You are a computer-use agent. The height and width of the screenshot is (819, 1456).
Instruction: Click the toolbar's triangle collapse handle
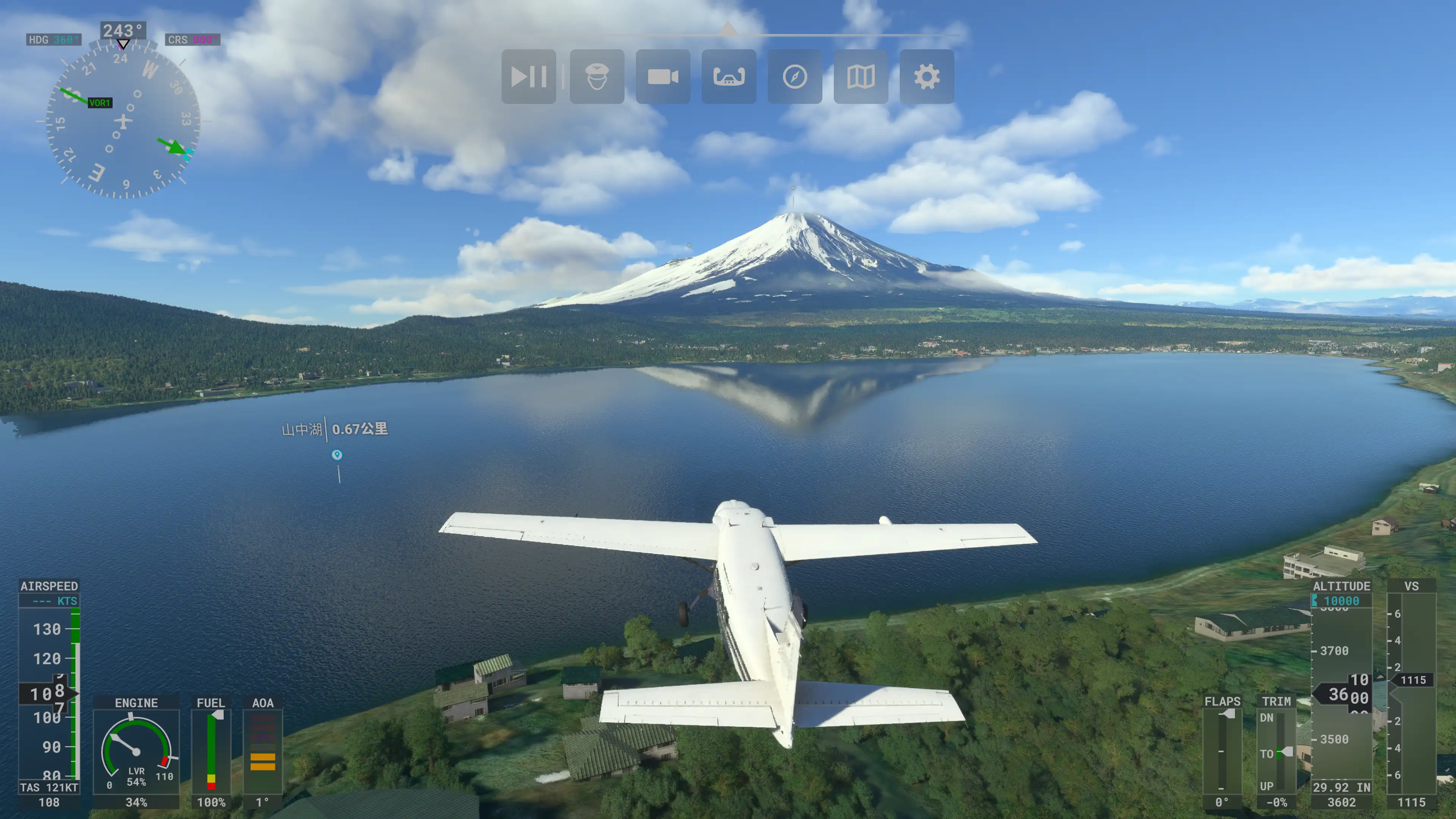click(x=728, y=28)
